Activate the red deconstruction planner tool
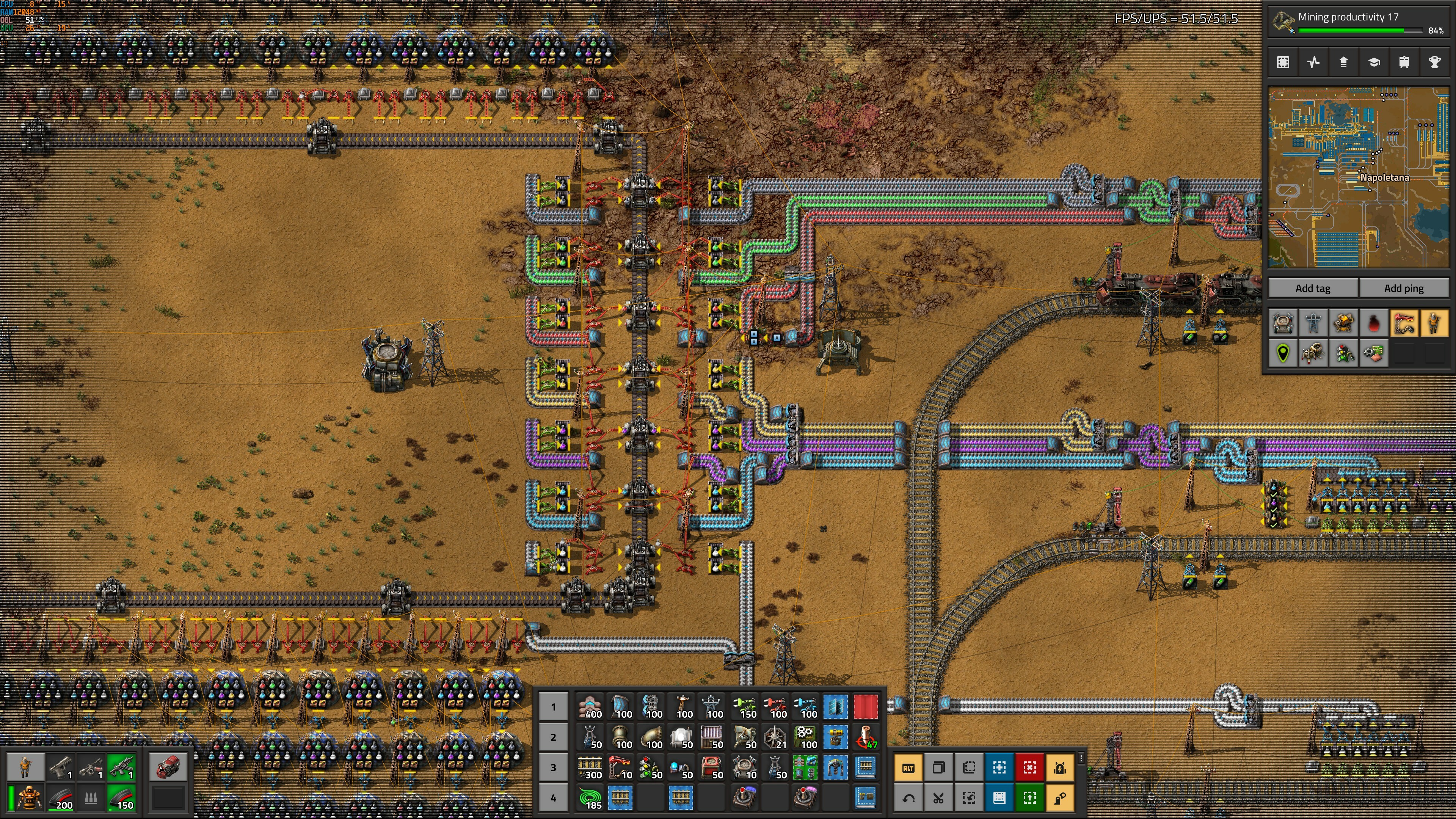This screenshot has width=1456, height=819. (1029, 767)
